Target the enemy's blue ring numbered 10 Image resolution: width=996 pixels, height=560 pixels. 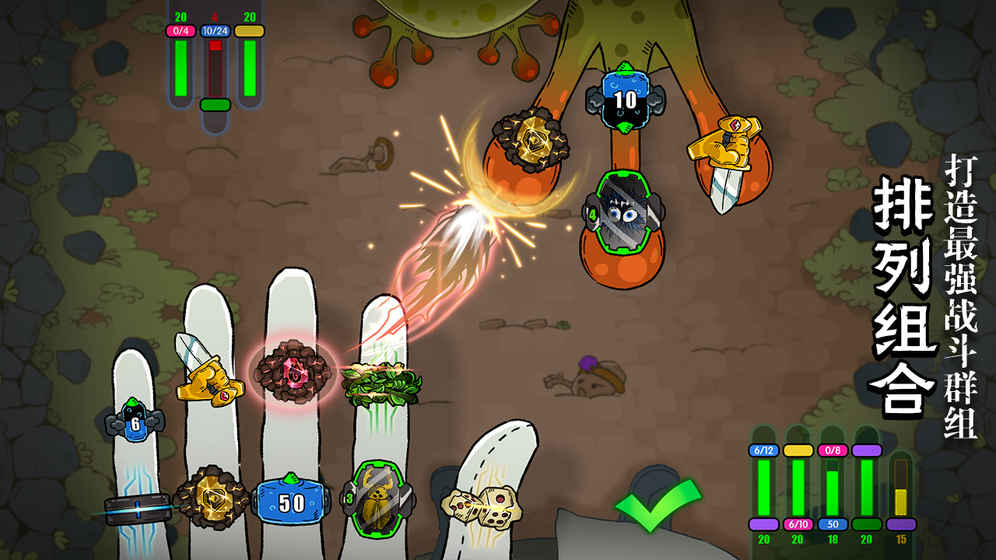625,99
